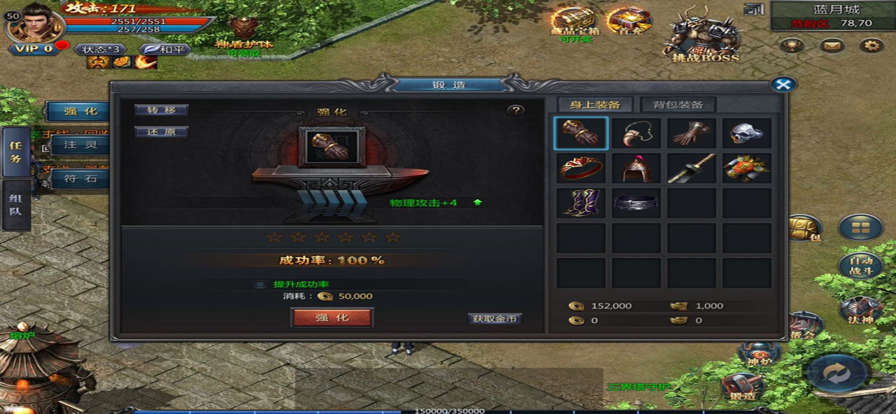Select the purple boots equipment slot
The width and height of the screenshot is (896, 414).
[x=581, y=203]
